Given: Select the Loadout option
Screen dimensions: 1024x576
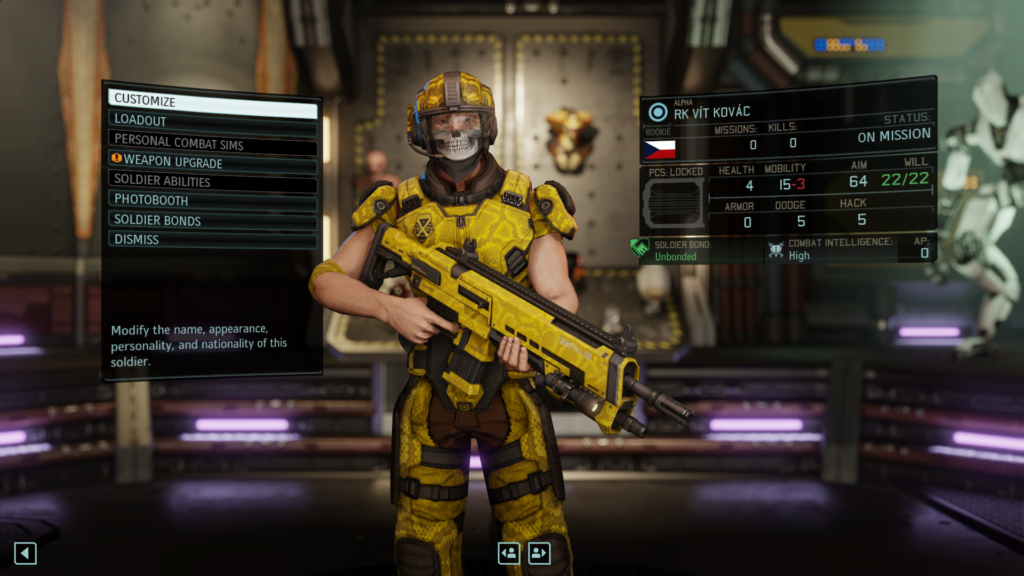Looking at the screenshot, I should 212,120.
